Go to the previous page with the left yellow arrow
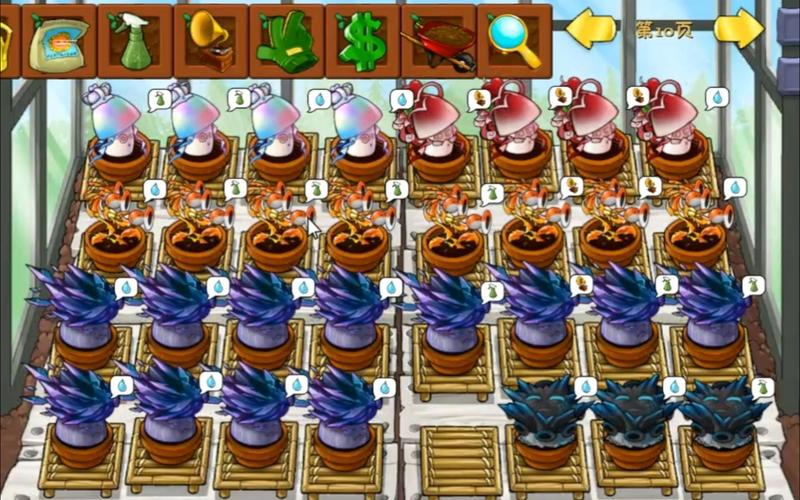The height and width of the screenshot is (500, 800). tap(591, 29)
